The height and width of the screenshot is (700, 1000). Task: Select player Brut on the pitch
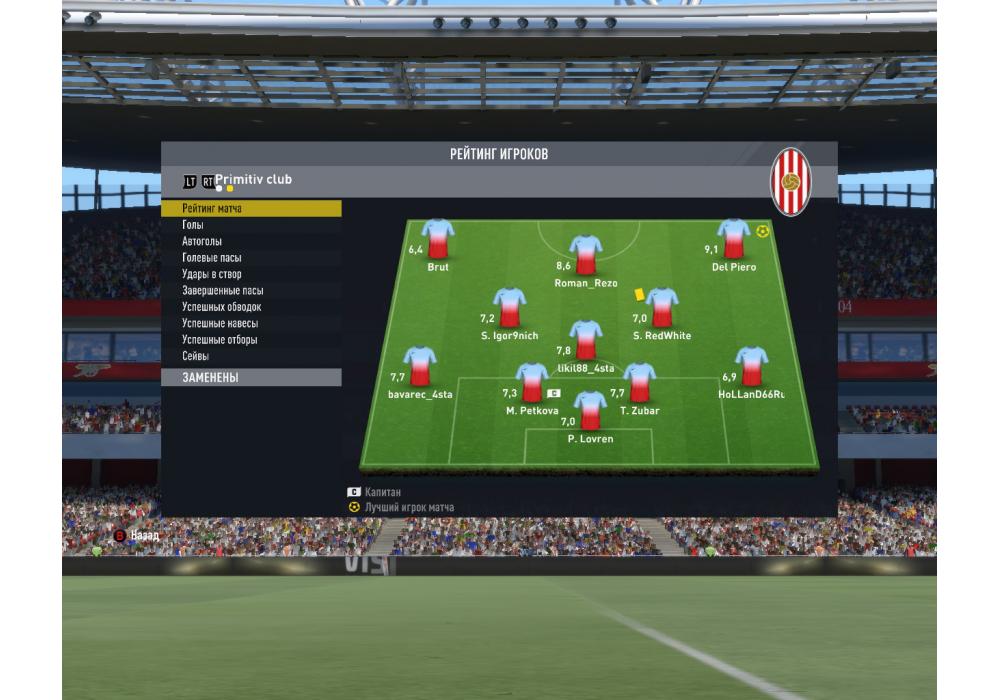click(437, 240)
